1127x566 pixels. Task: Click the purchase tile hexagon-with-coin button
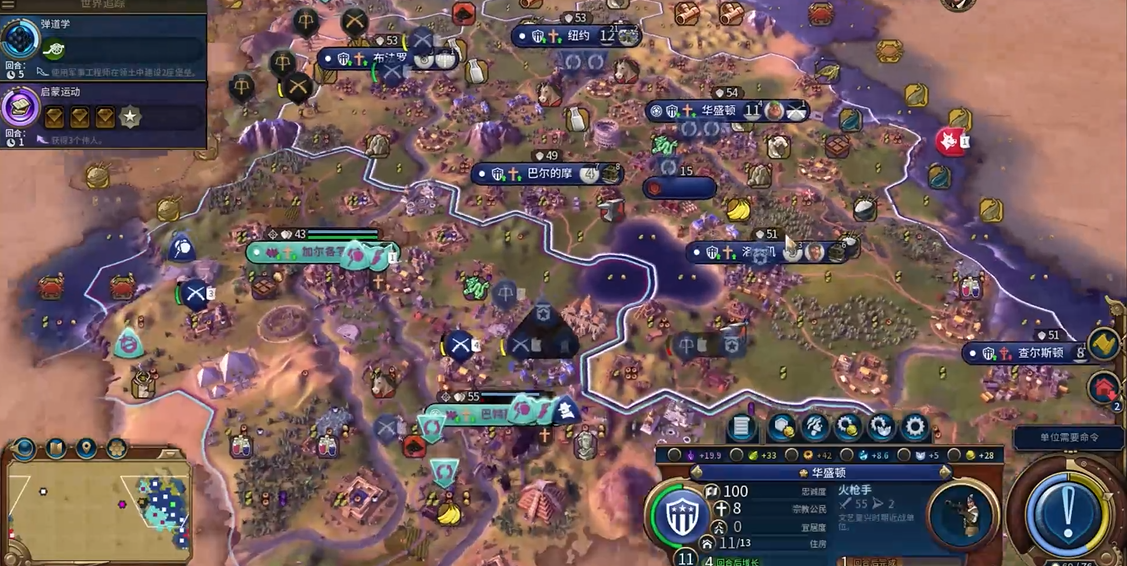[x=781, y=428]
